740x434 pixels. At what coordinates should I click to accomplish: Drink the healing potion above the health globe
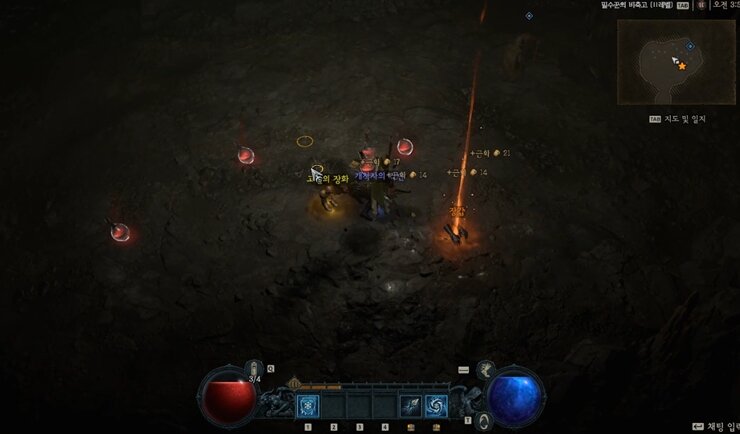254,370
